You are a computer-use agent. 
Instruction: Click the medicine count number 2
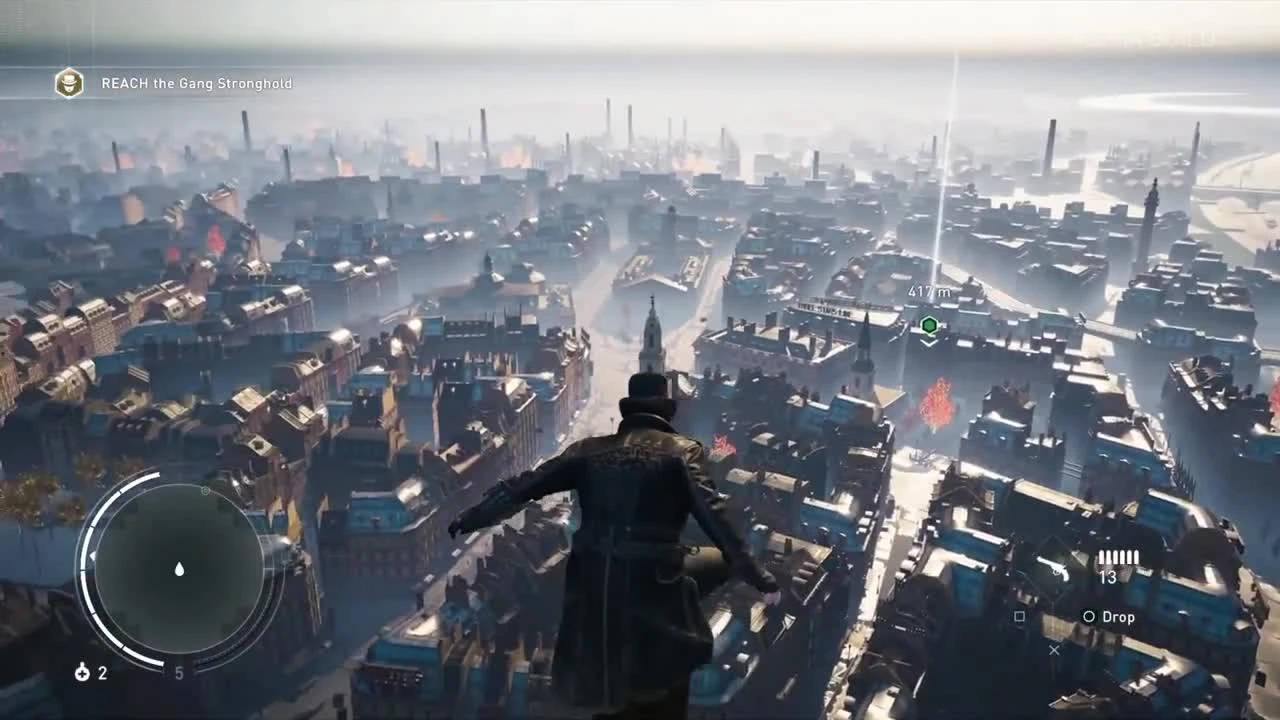(102, 673)
